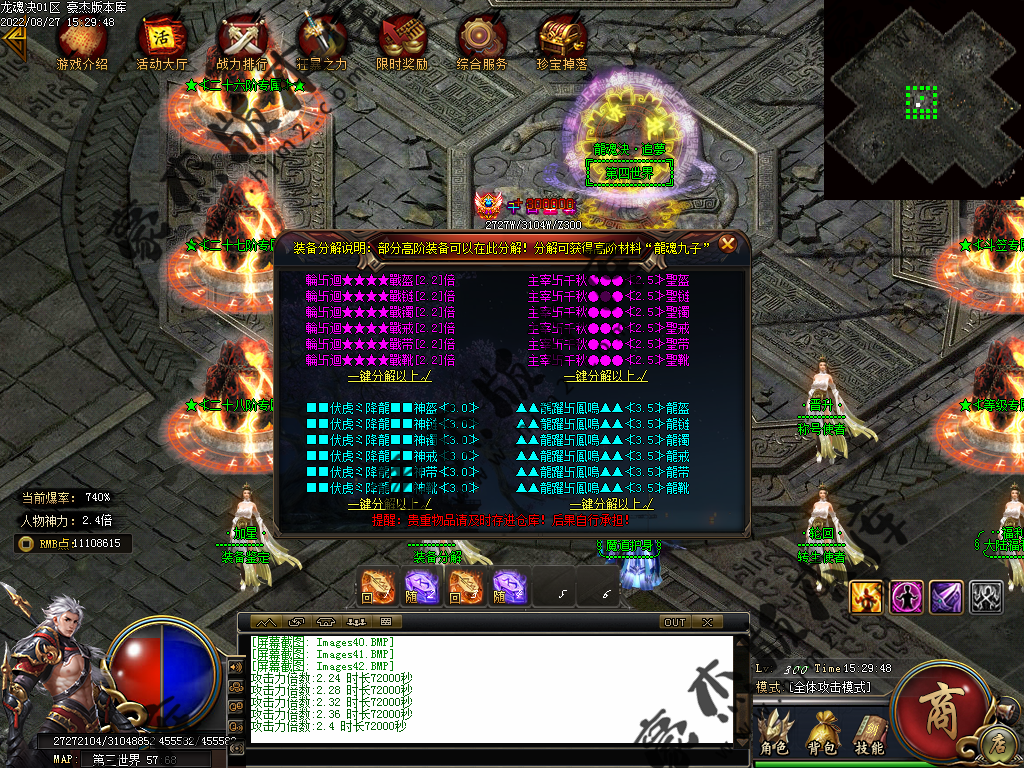Decompose all 主宰千秋 聖 gear via 一键分解以上
Screen dimensions: 1024x768
(606, 376)
